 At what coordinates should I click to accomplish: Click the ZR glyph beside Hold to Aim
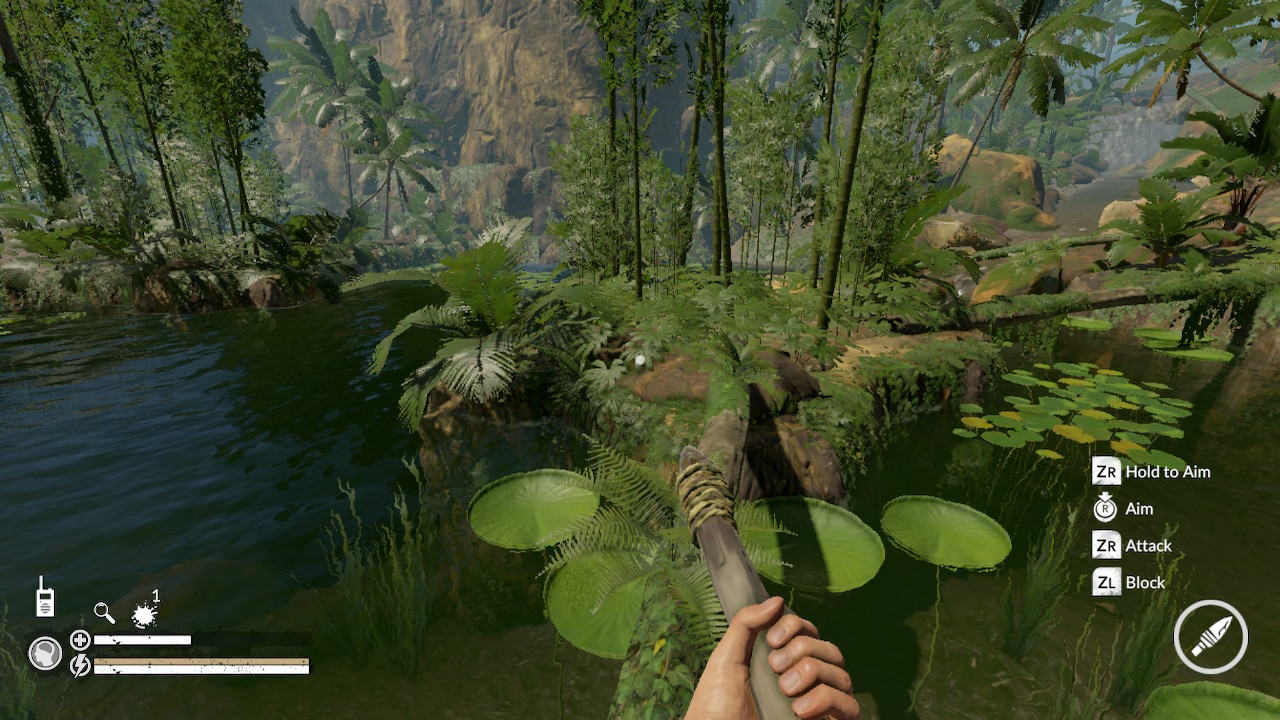coord(1107,471)
